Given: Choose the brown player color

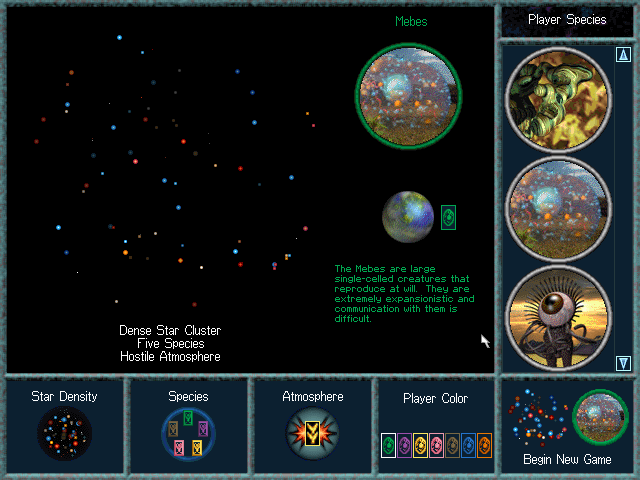Looking at the screenshot, I should [x=452, y=445].
